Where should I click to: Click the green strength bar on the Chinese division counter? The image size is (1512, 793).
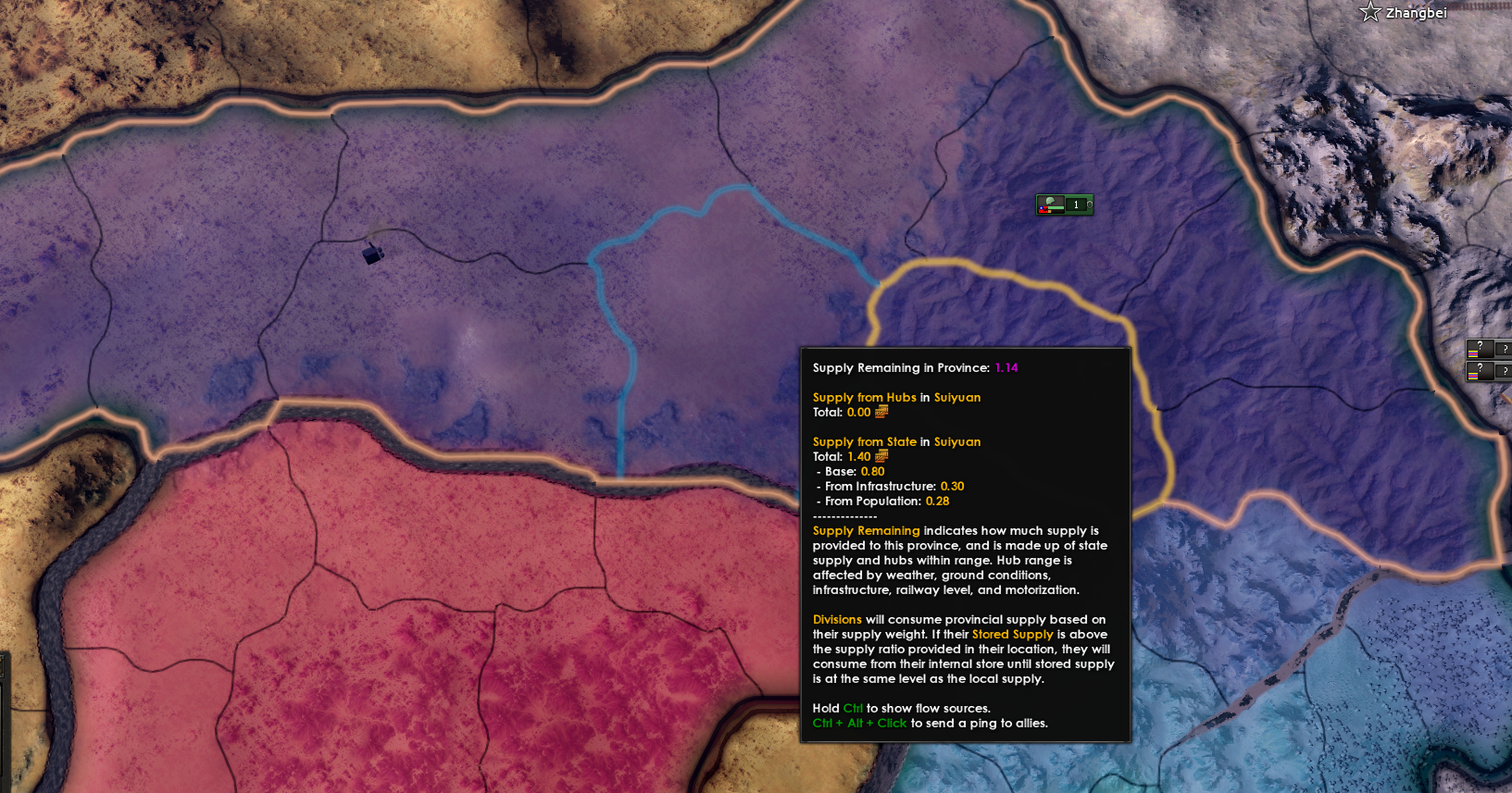pyautogui.click(x=1056, y=208)
